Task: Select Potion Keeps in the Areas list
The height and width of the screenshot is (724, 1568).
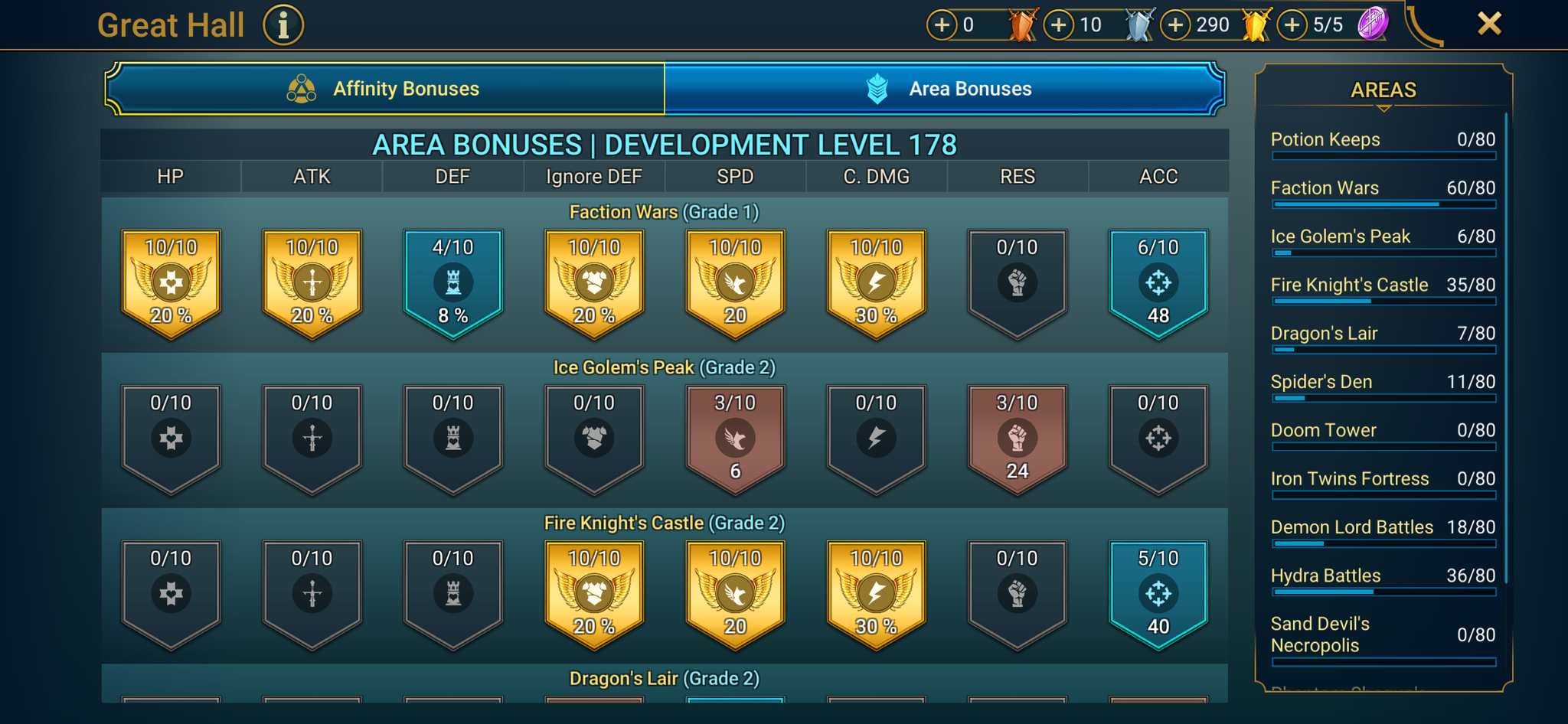Action: click(1383, 141)
